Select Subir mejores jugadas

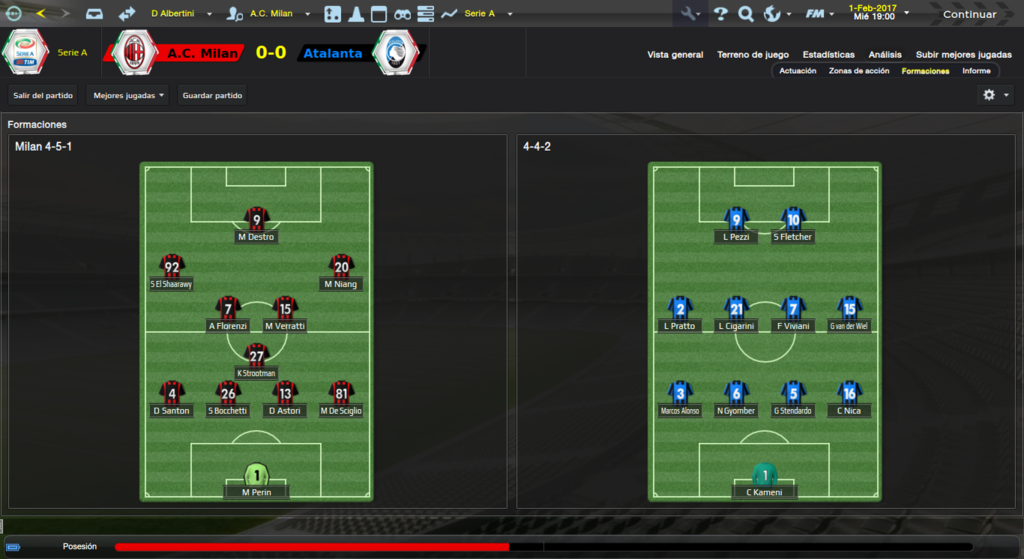963,55
